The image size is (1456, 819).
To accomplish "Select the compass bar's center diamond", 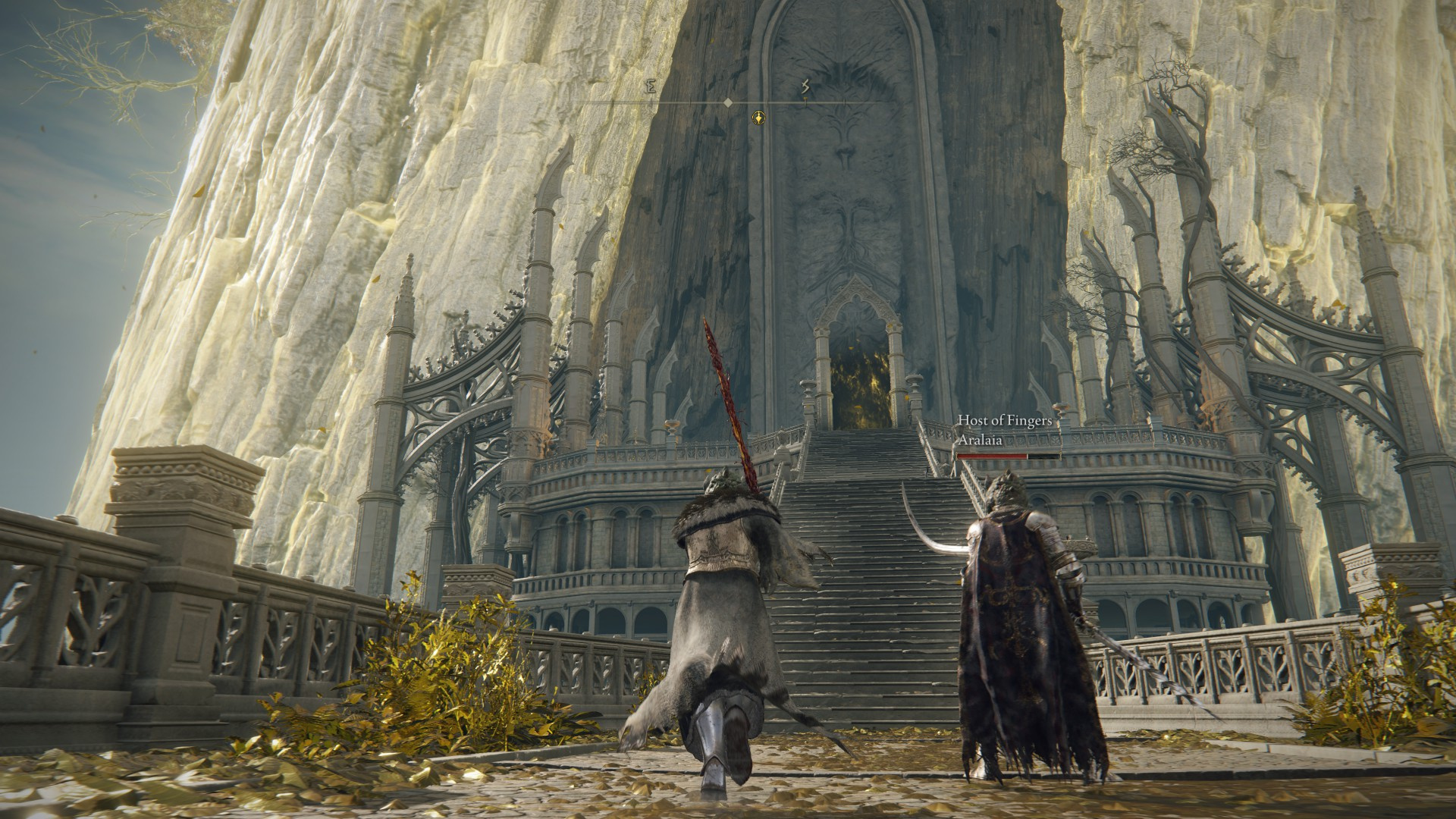I will [728, 102].
